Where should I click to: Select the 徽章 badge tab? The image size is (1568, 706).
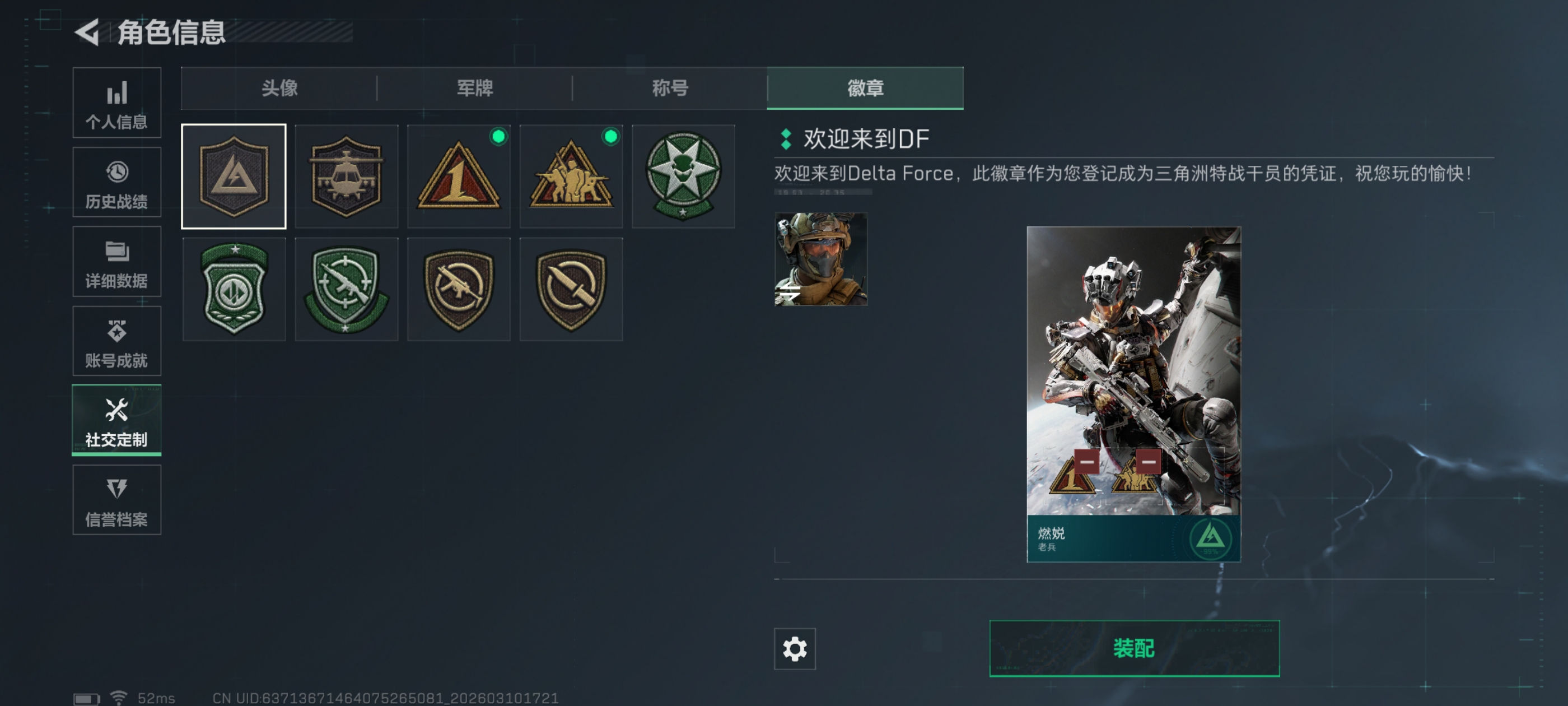pos(865,89)
